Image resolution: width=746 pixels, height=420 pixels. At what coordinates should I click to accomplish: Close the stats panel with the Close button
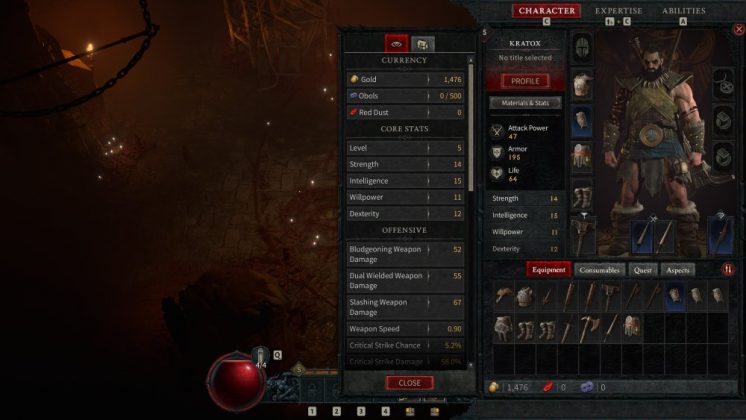coord(409,383)
